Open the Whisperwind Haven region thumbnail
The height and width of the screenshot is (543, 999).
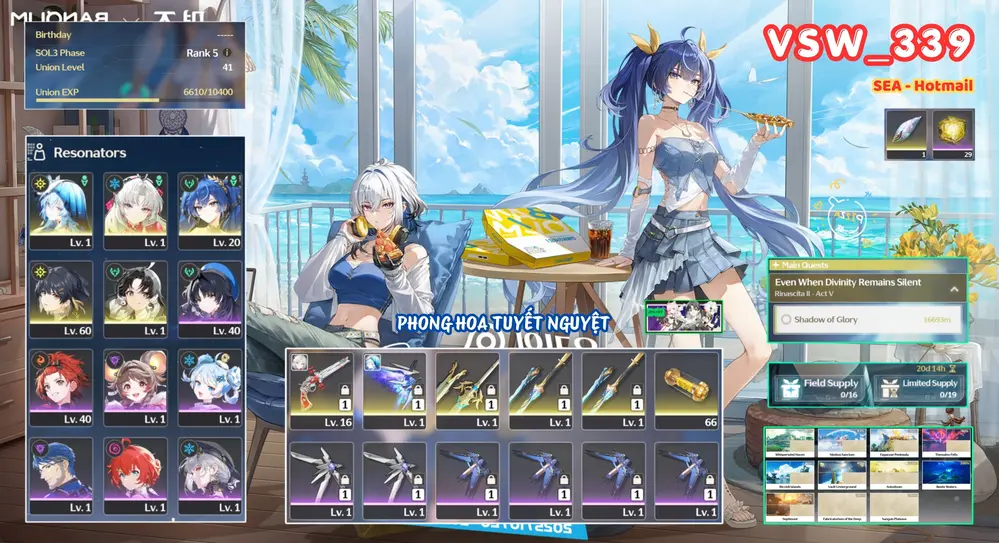coord(790,442)
